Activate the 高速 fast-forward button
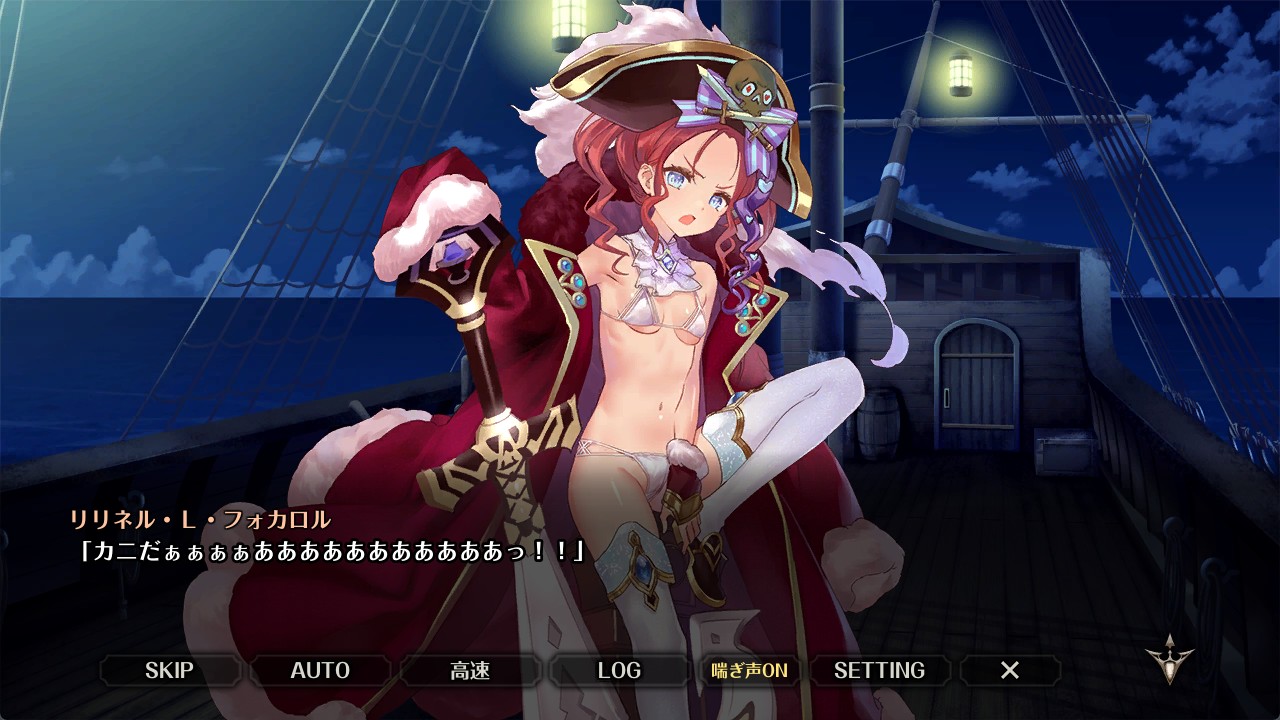The height and width of the screenshot is (720, 1280). point(470,670)
